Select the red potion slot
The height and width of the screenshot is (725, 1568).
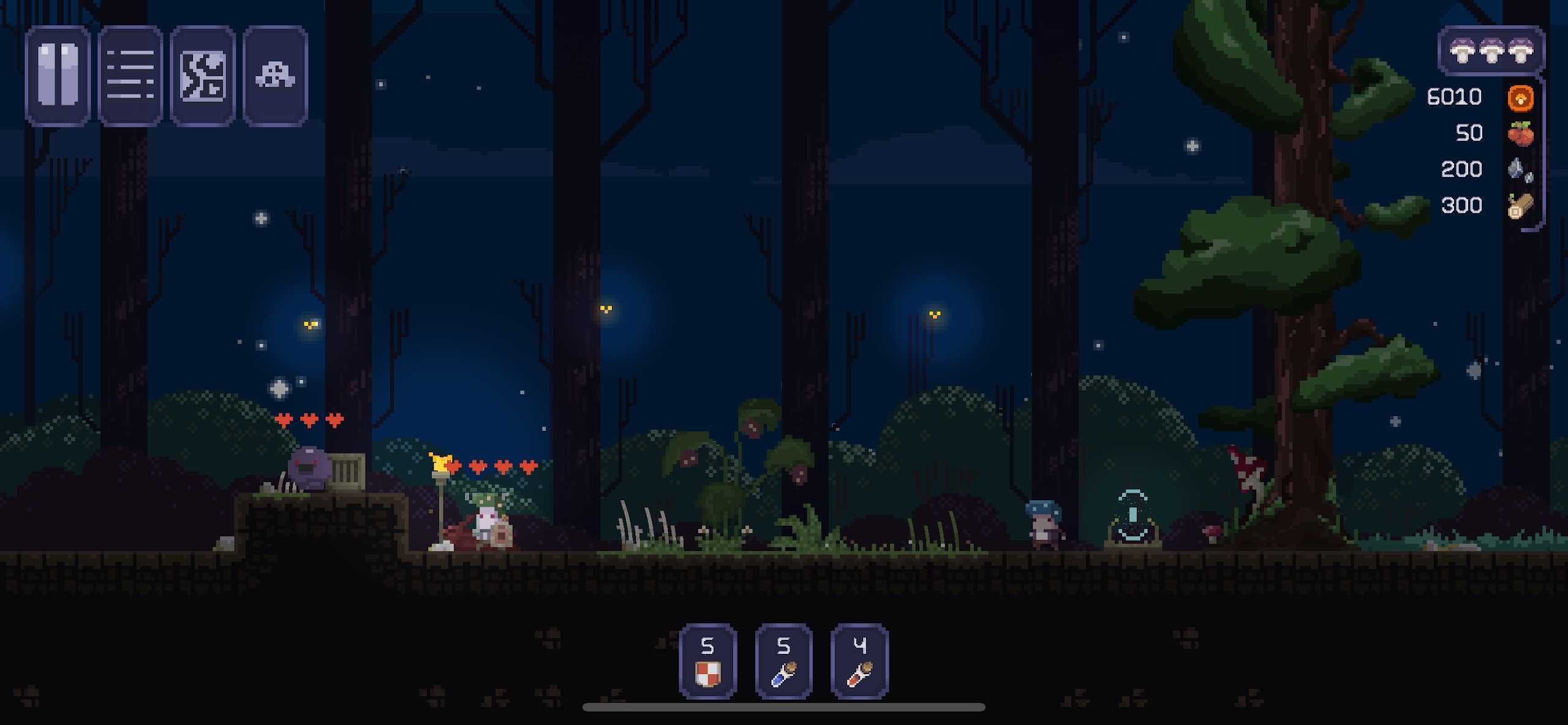pyautogui.click(x=859, y=661)
